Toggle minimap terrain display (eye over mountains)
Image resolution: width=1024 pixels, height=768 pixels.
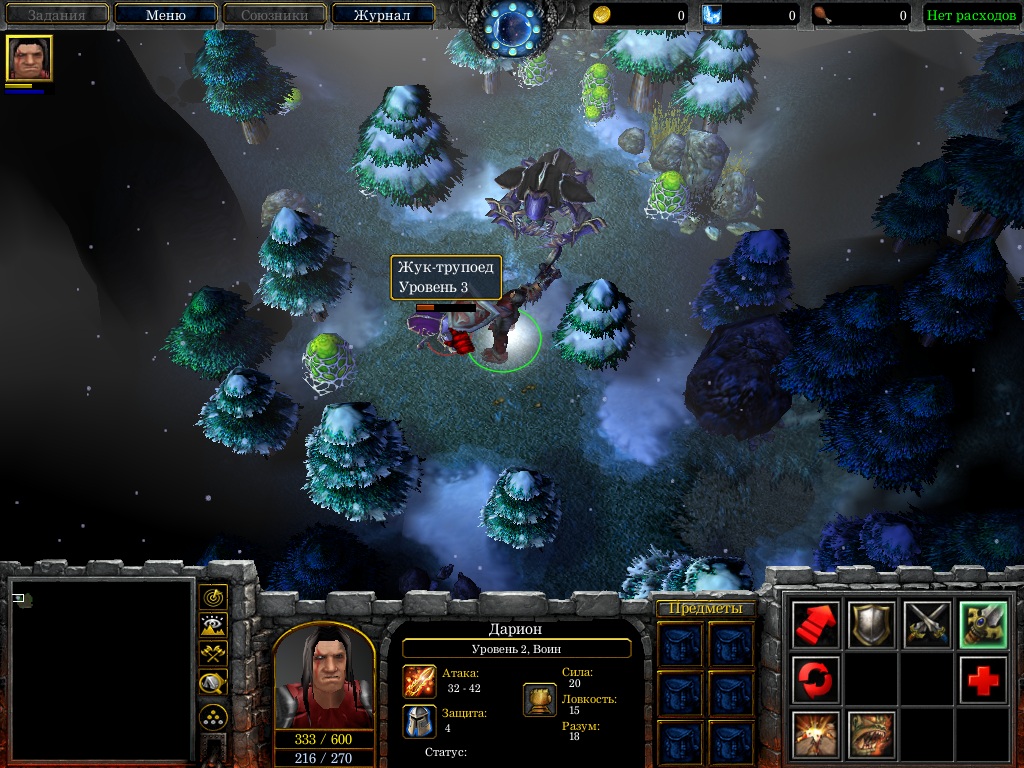point(213,626)
